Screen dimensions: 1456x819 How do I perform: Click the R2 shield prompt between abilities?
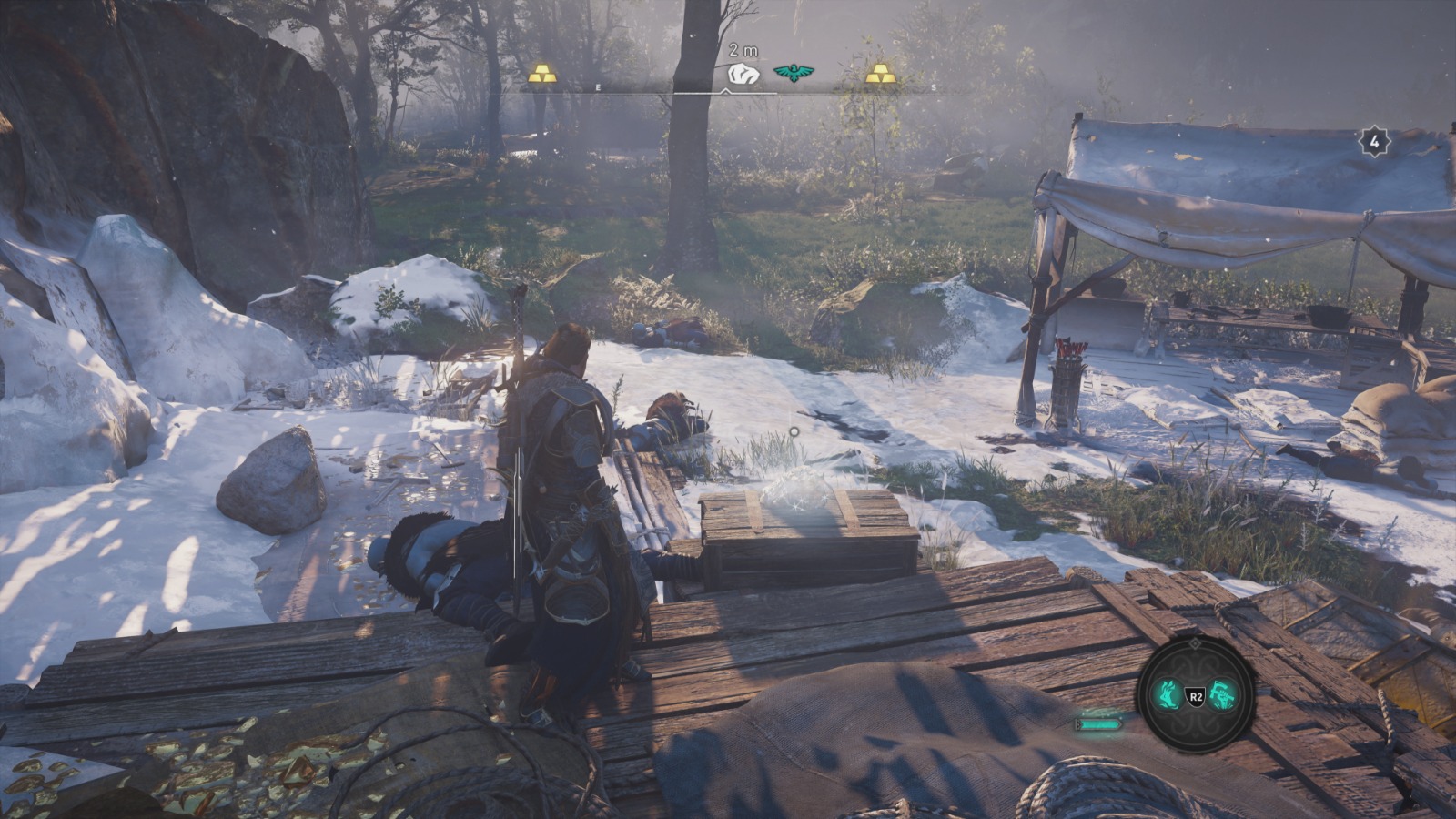tap(1197, 696)
